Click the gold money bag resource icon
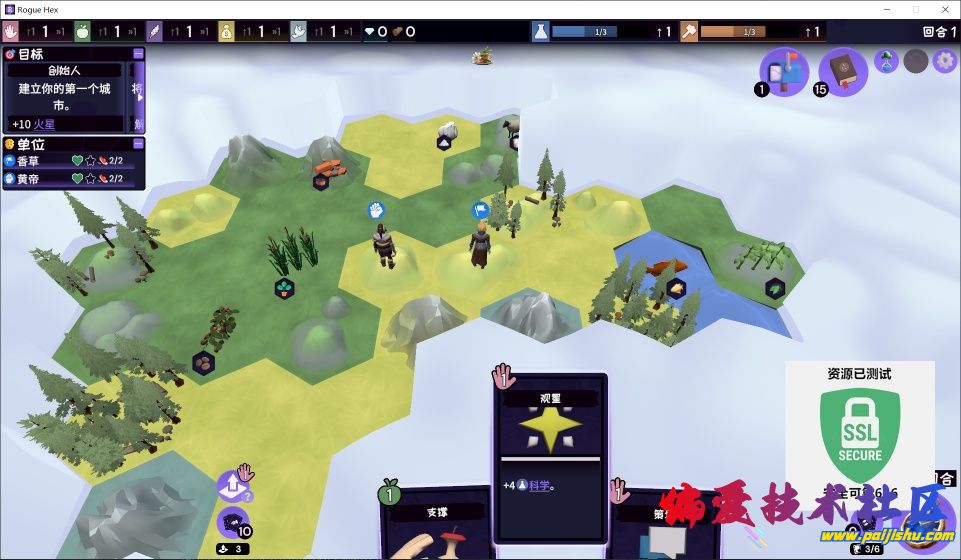The width and height of the screenshot is (961, 560). tap(226, 32)
